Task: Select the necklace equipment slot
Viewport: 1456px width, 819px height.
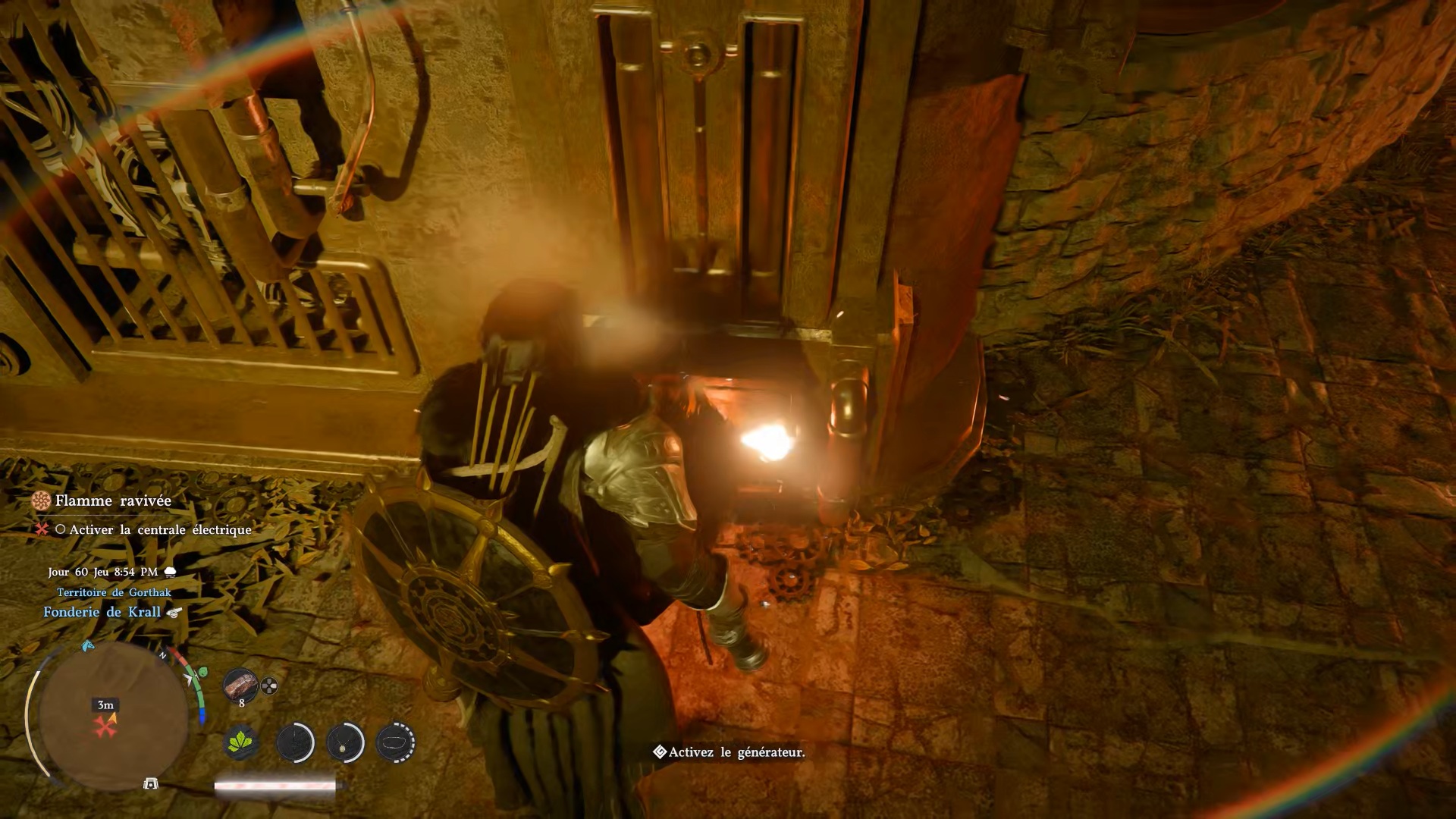Action: click(x=345, y=742)
